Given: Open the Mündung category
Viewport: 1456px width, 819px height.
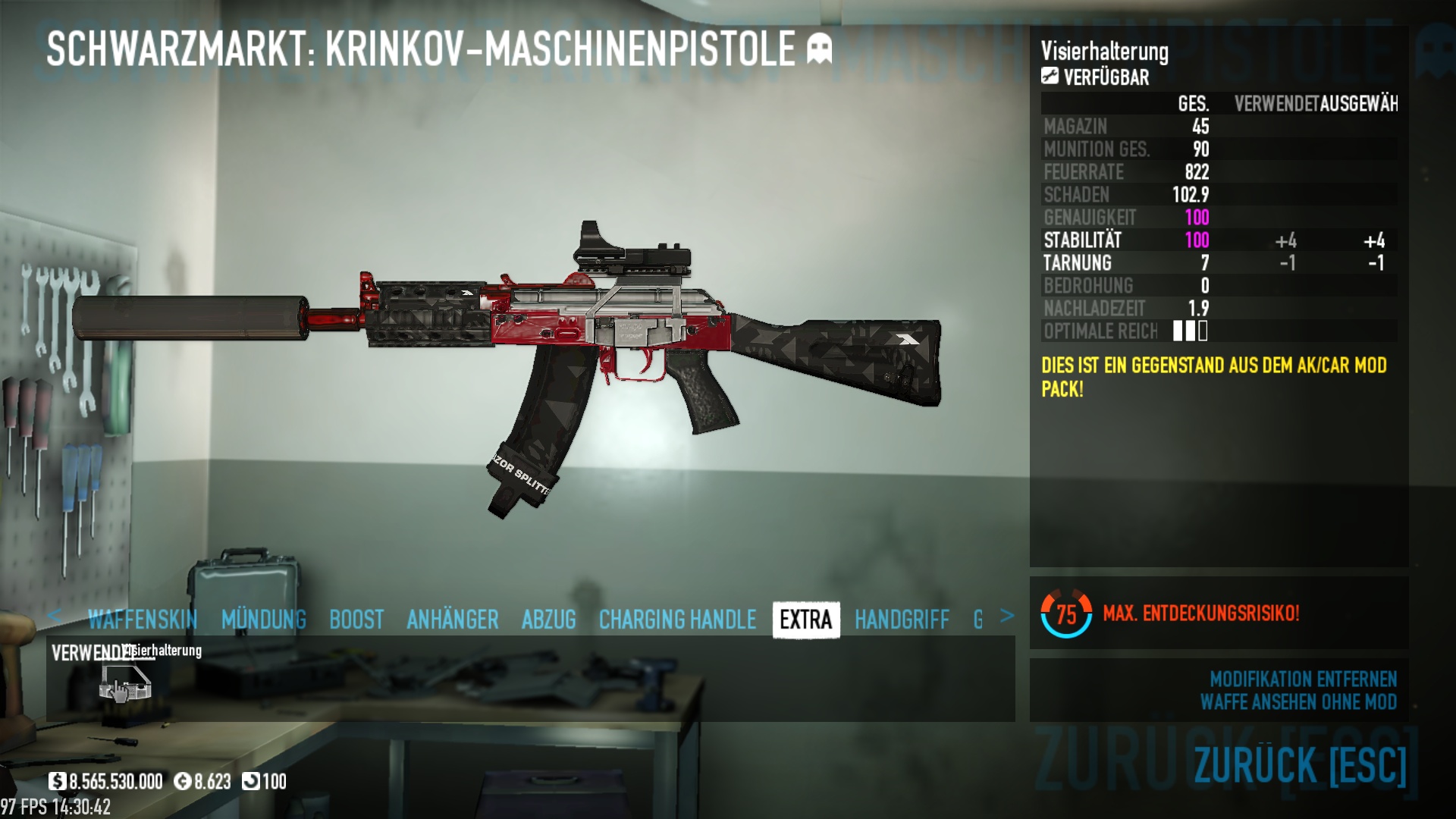Looking at the screenshot, I should 263,620.
